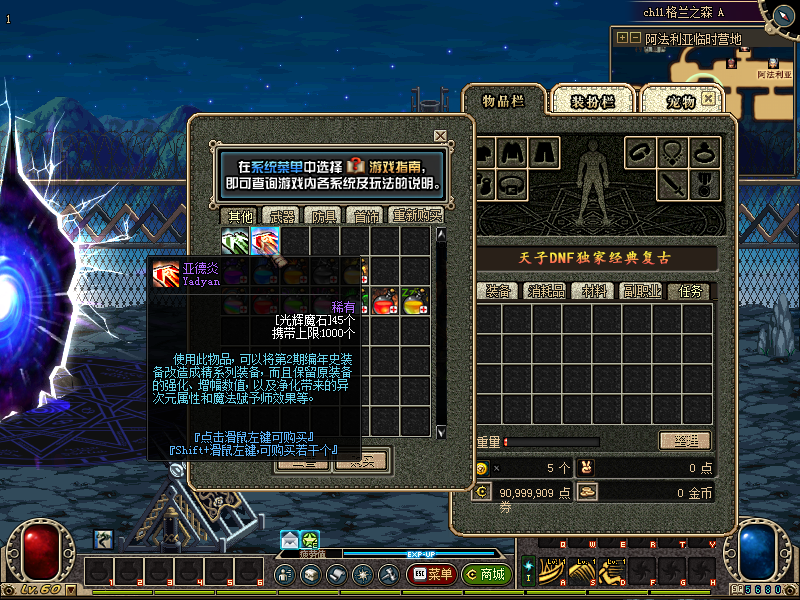
Task: Close the inventory panel
Action: coord(709,99)
